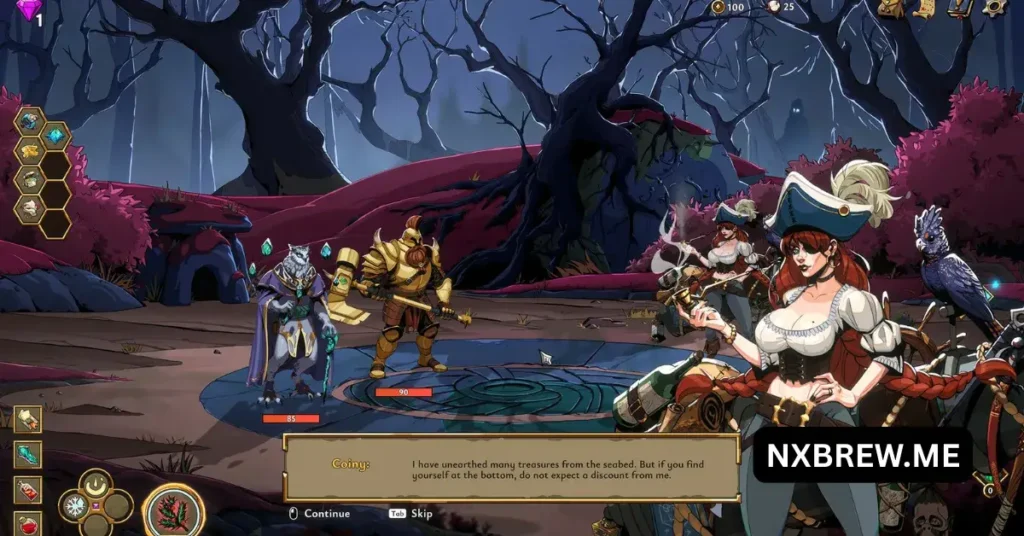Use the rolled scroll item slot
Screen dimensions: 1024x536
coord(28,420)
